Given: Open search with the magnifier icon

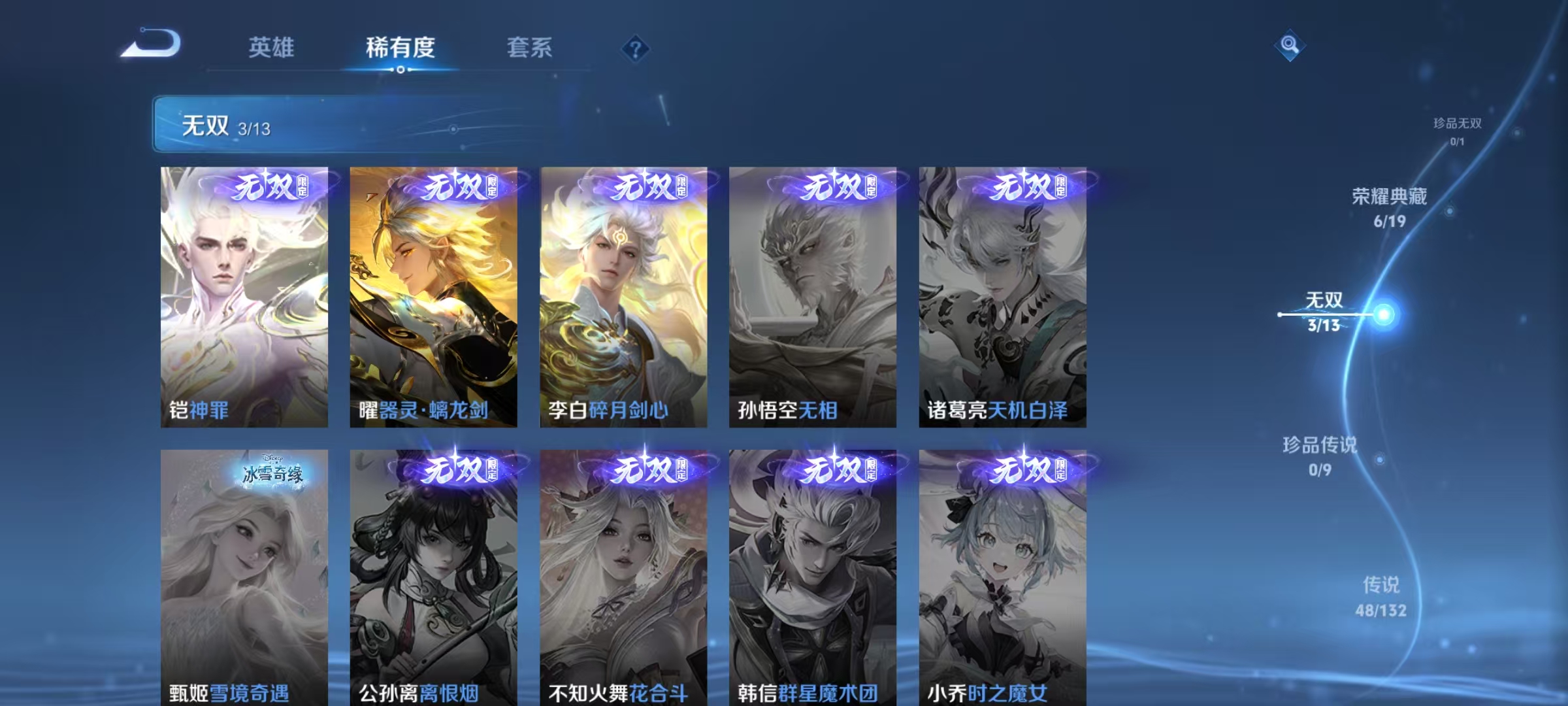Looking at the screenshot, I should click(1290, 46).
